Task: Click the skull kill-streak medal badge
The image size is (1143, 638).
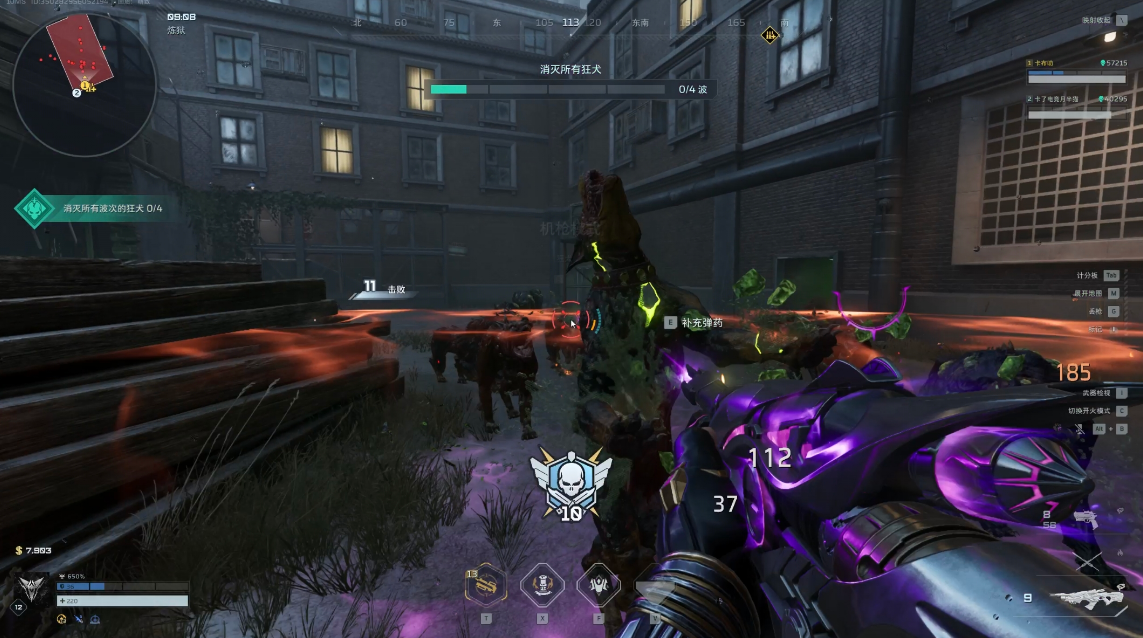Action: pyautogui.click(x=570, y=482)
